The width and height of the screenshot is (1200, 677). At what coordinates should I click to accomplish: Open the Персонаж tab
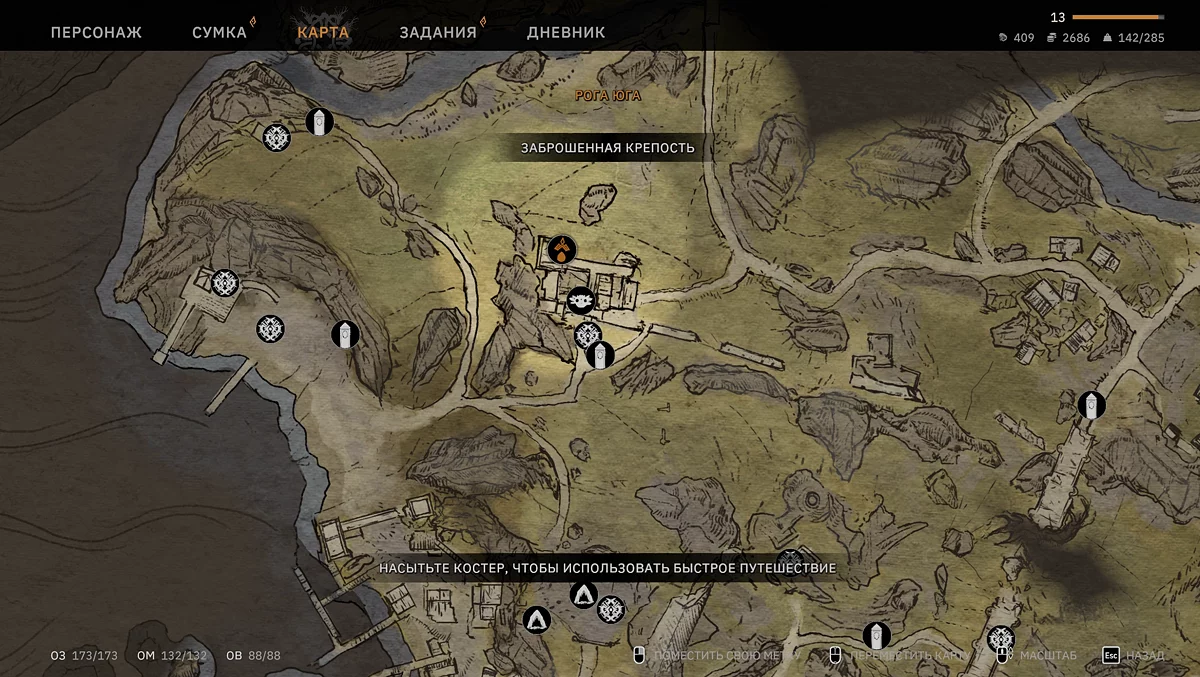click(x=96, y=32)
